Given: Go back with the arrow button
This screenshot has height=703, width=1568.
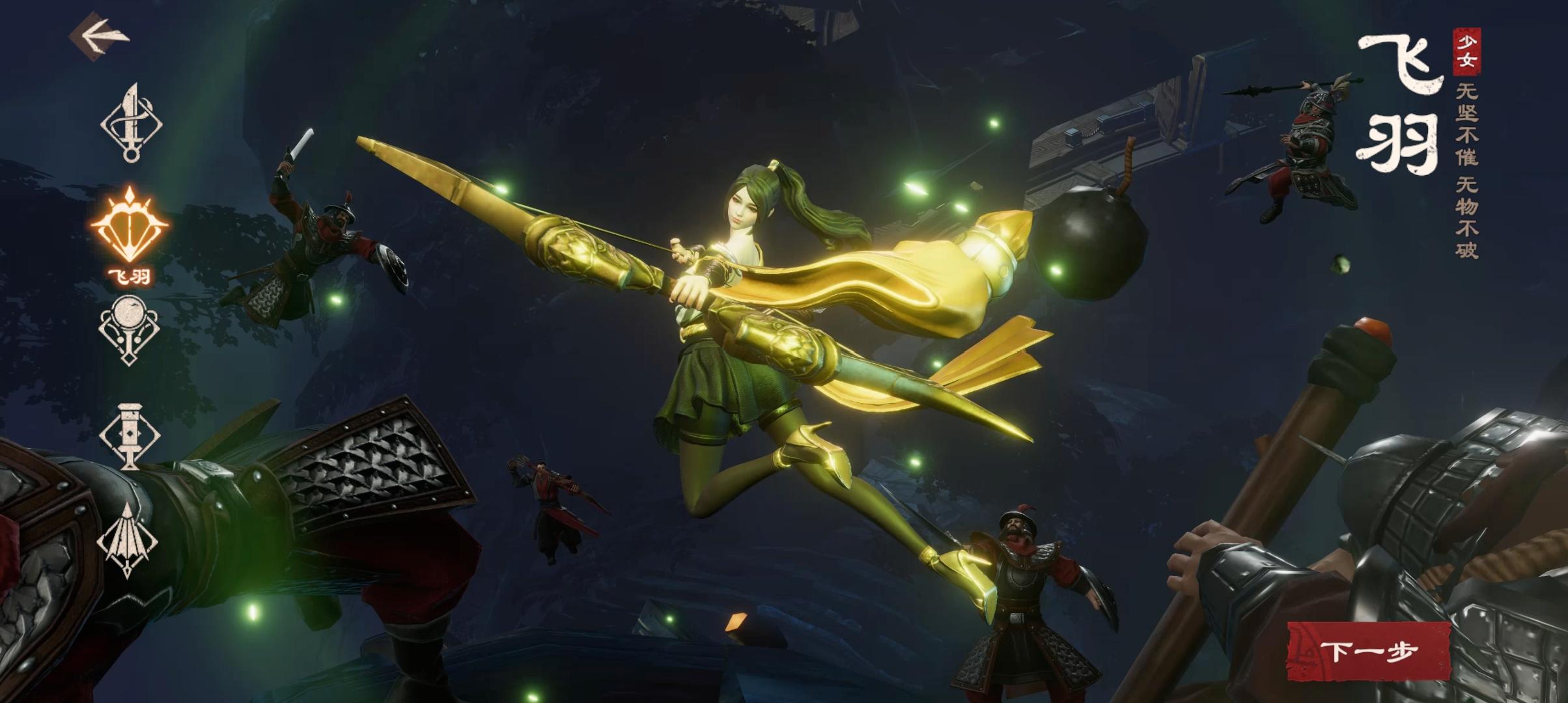Looking at the screenshot, I should point(100,37).
